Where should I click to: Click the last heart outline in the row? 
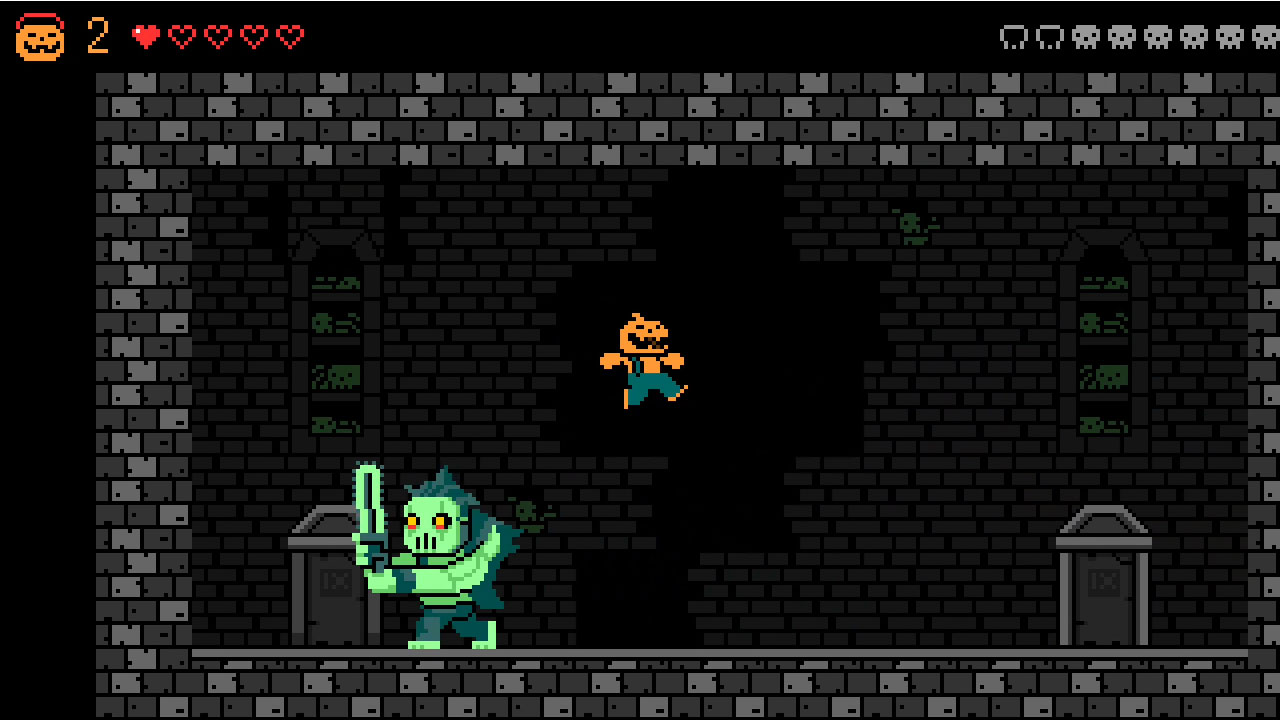tap(290, 35)
